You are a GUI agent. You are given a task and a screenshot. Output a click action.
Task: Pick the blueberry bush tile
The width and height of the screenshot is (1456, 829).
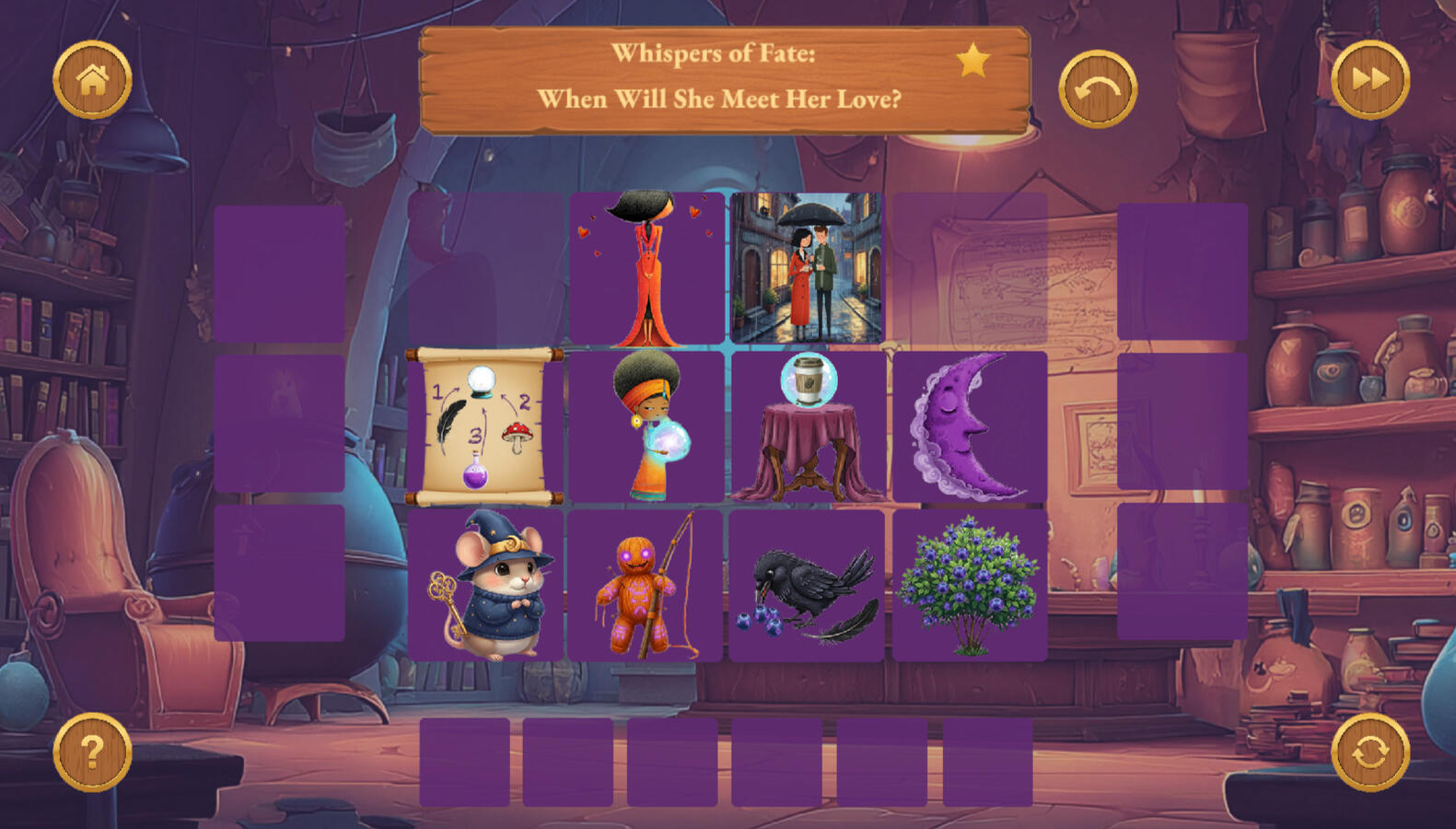coord(969,585)
